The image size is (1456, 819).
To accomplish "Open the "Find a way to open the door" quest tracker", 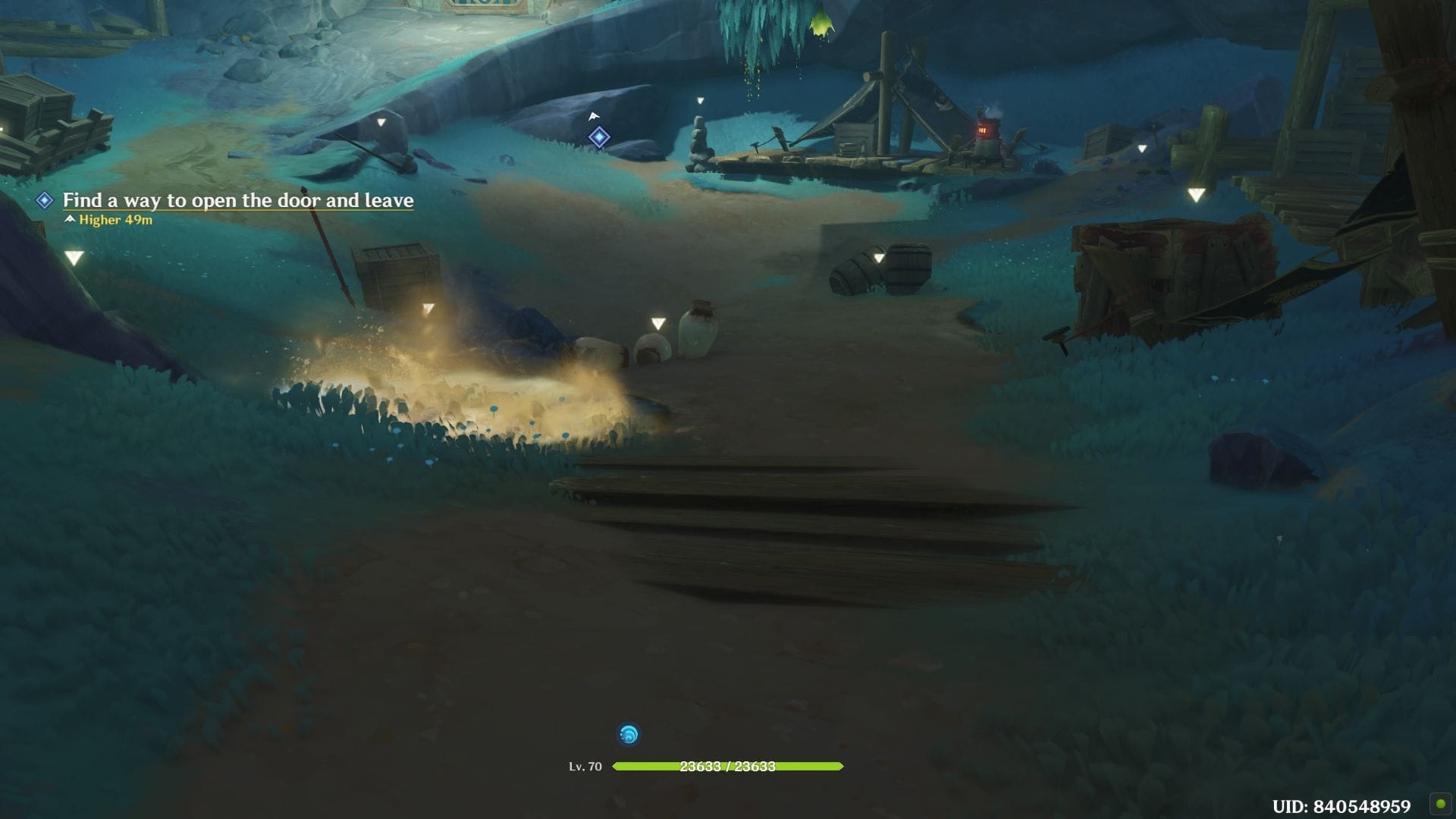I will (x=237, y=200).
